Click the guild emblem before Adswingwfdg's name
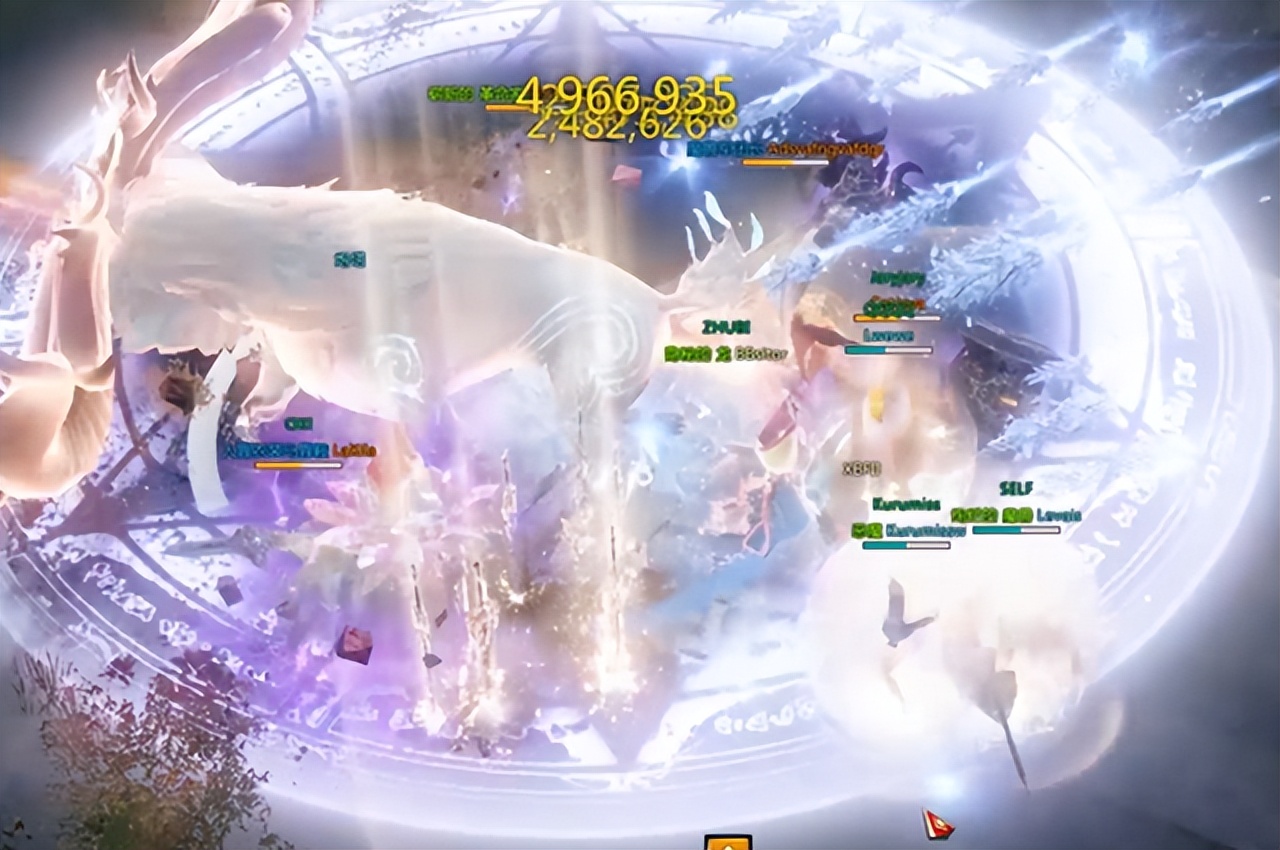Image resolution: width=1280 pixels, height=850 pixels. [x=724, y=148]
